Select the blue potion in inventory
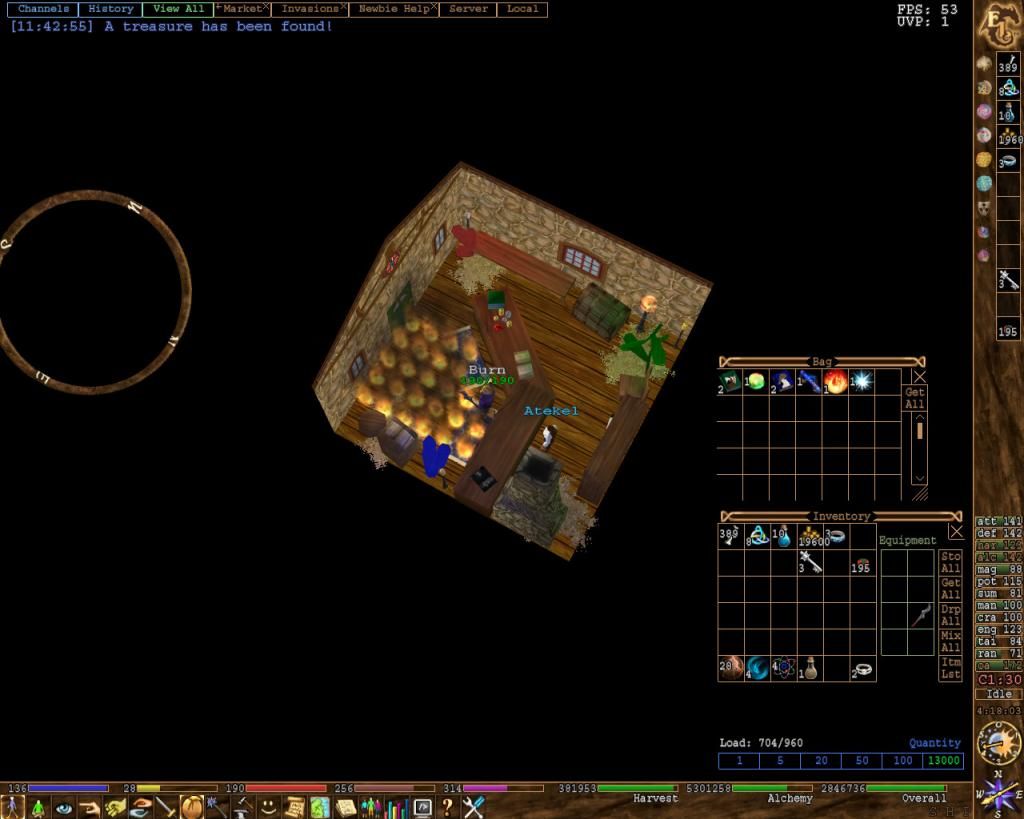 (x=784, y=536)
